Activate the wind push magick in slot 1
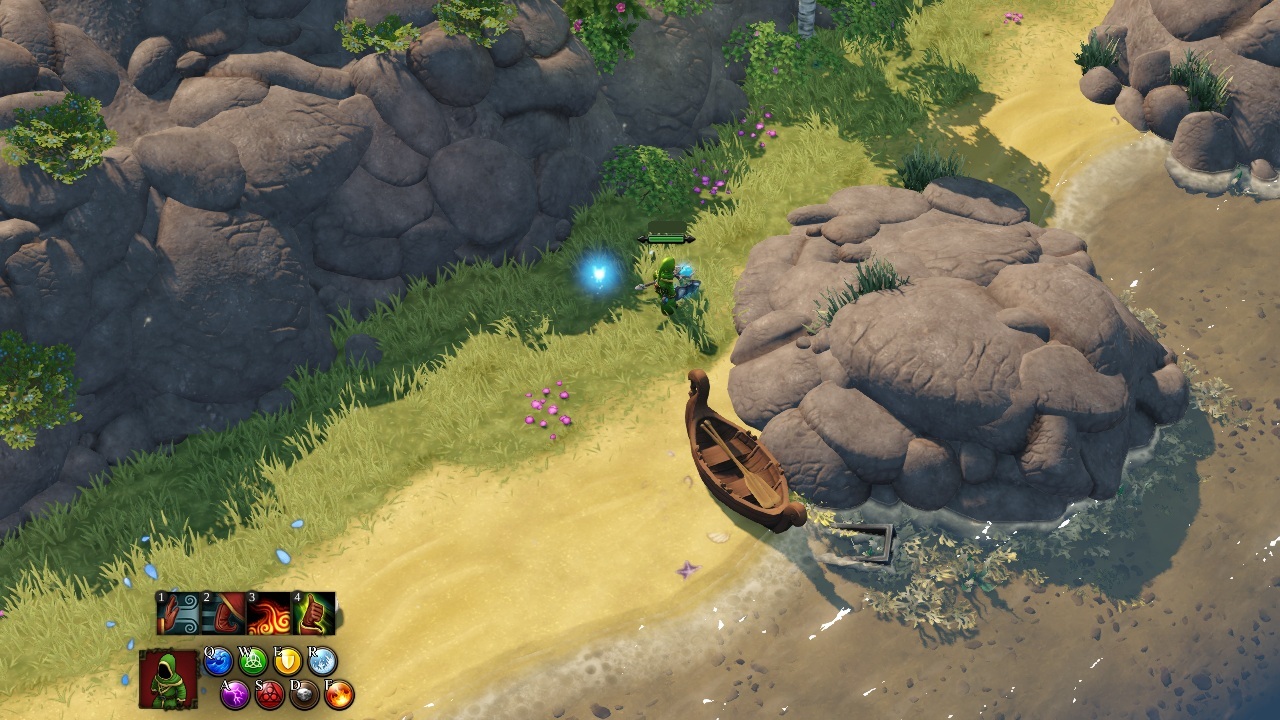This screenshot has width=1280, height=720. point(179,613)
